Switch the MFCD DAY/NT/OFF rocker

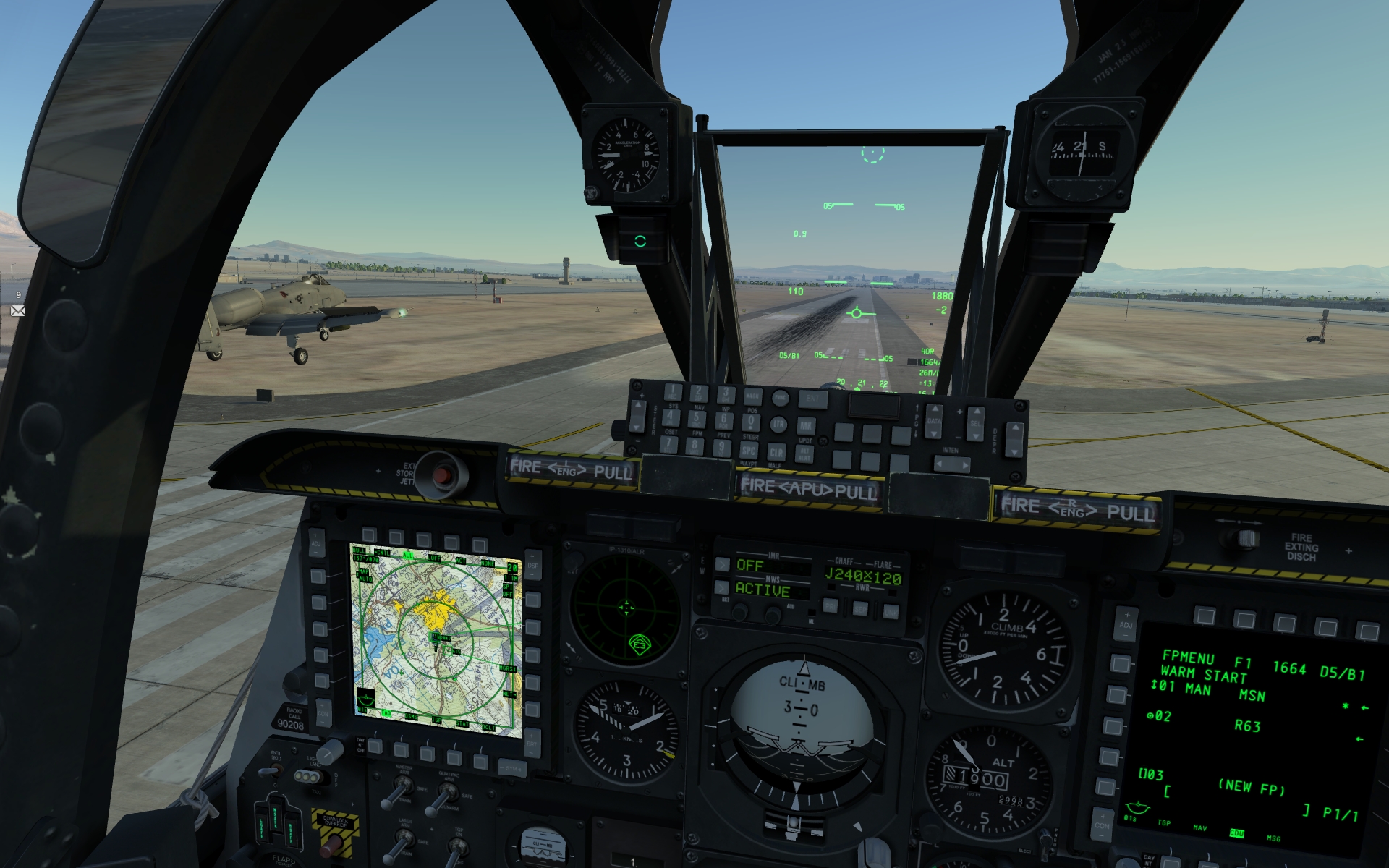(360, 745)
